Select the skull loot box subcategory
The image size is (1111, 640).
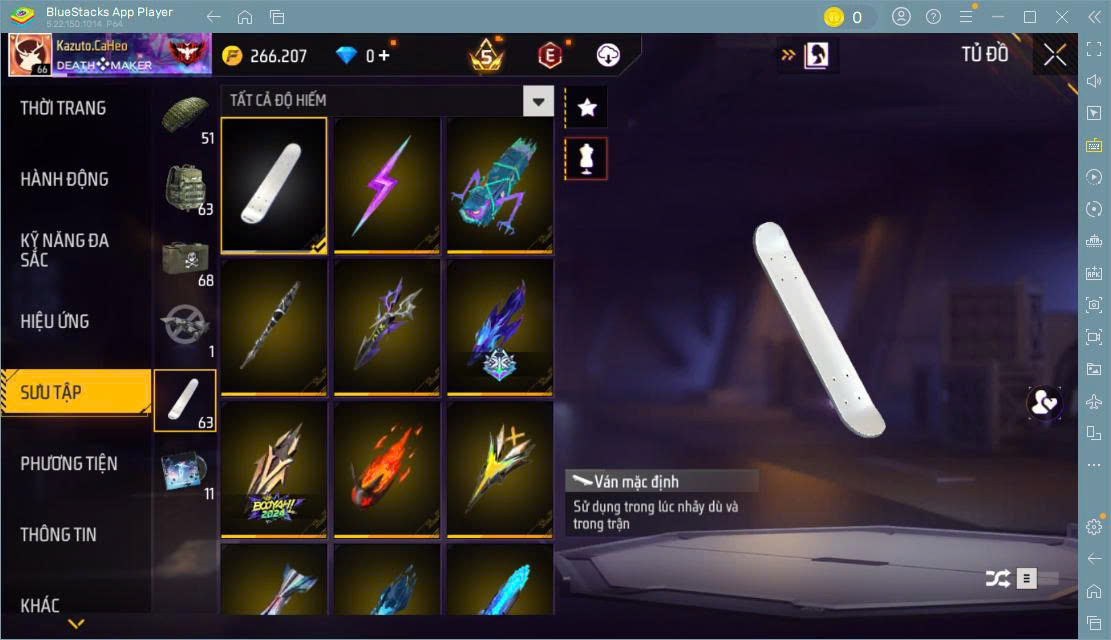[x=185, y=258]
